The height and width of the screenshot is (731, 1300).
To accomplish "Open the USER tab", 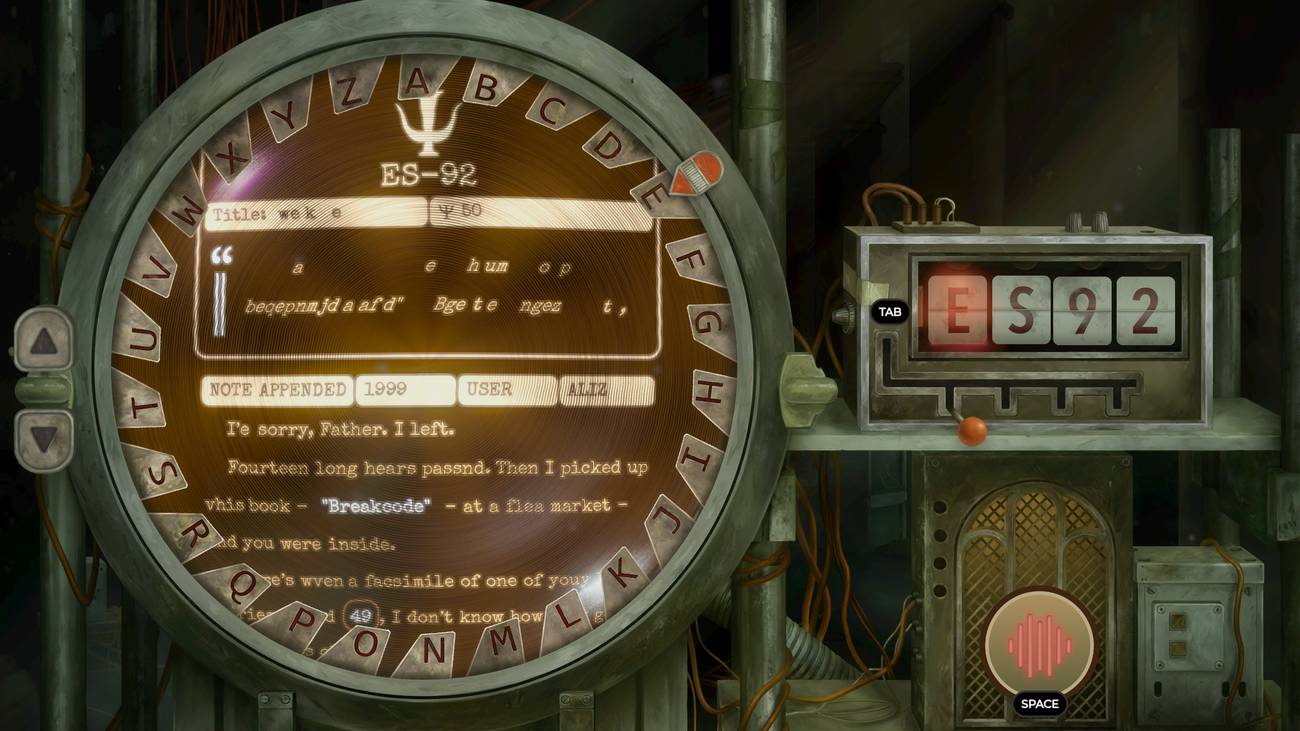I will click(x=506, y=390).
